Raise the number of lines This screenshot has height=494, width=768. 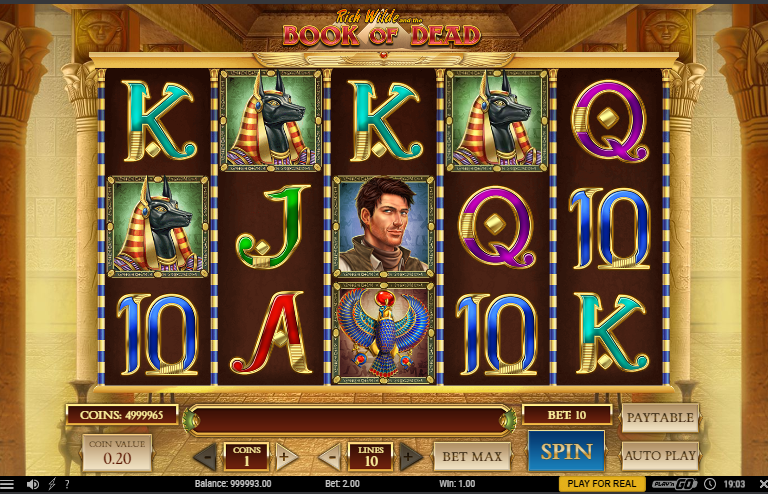(410, 457)
